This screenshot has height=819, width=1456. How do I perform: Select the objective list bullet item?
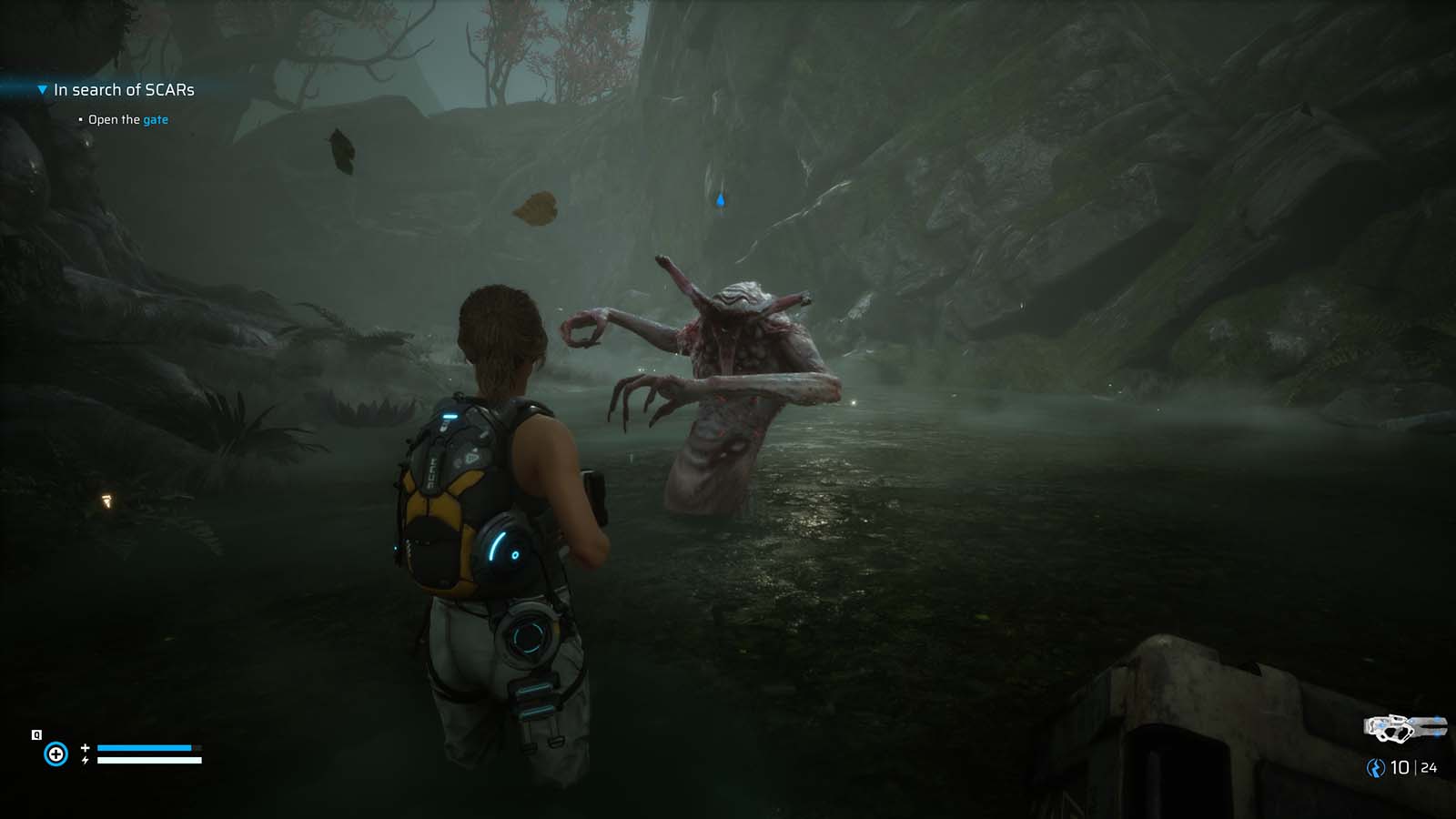point(79,119)
